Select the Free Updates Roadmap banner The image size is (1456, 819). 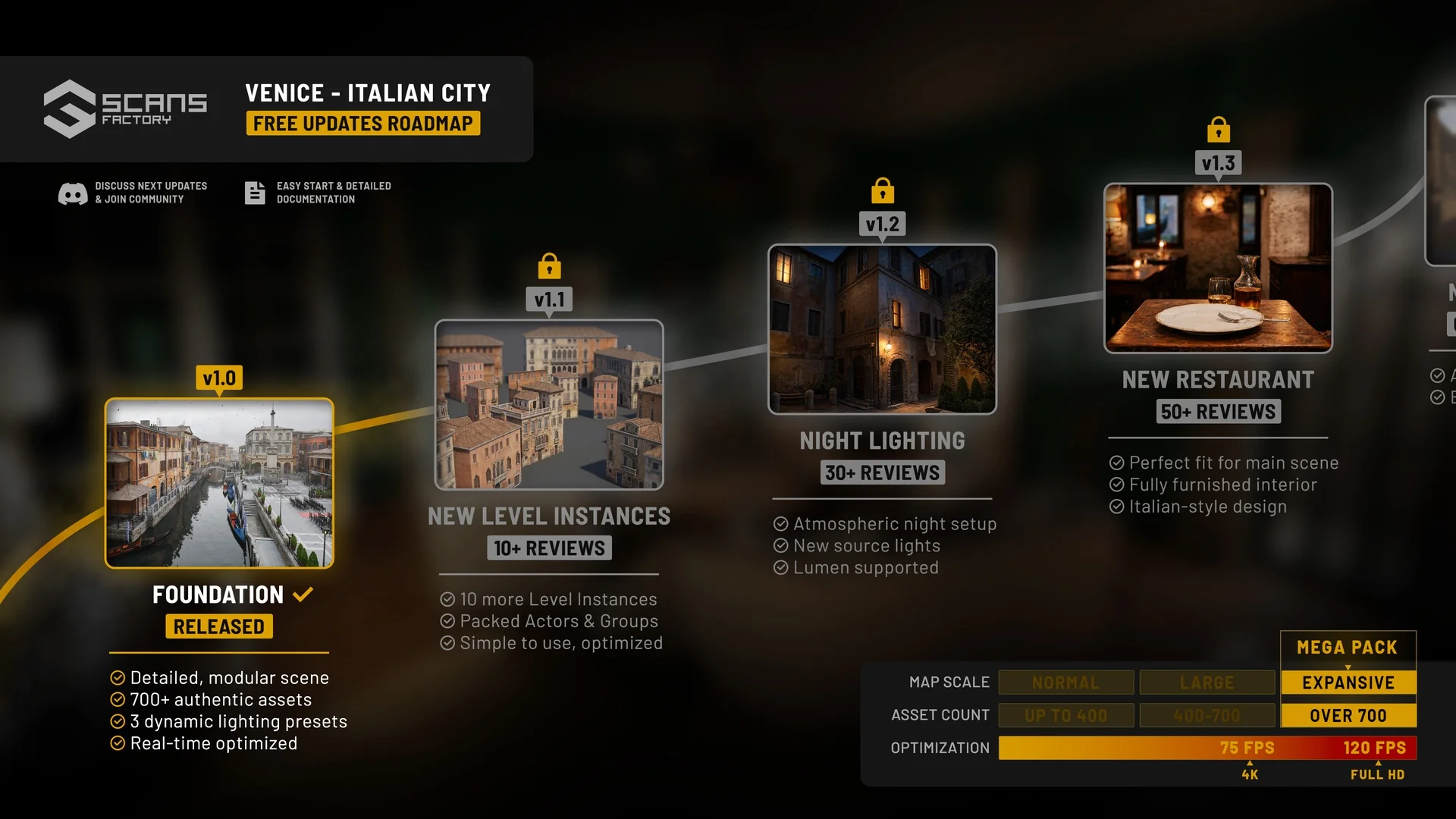[362, 124]
